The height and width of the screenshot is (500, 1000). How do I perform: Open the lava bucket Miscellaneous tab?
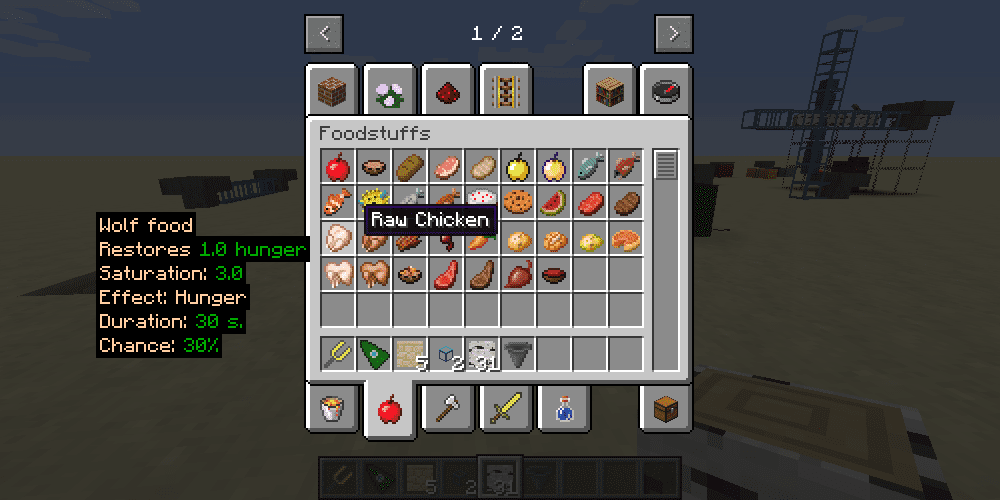click(333, 408)
